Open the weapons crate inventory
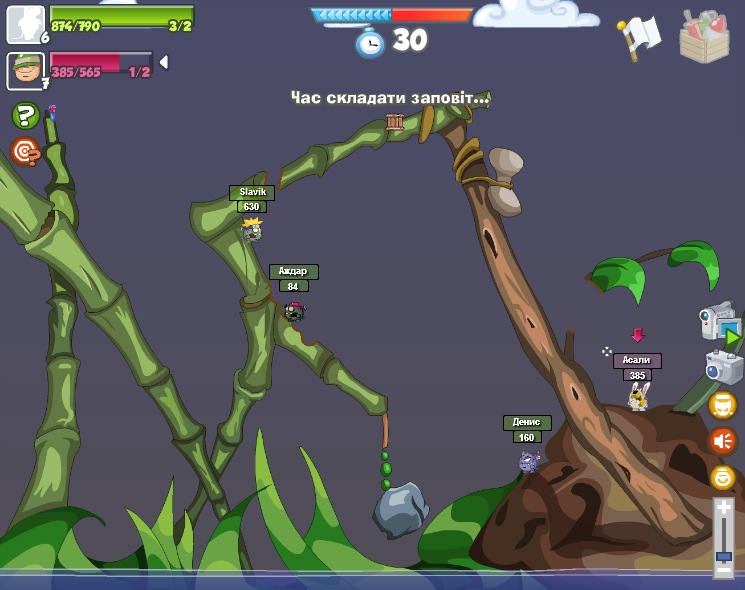745x590 pixels. point(704,38)
